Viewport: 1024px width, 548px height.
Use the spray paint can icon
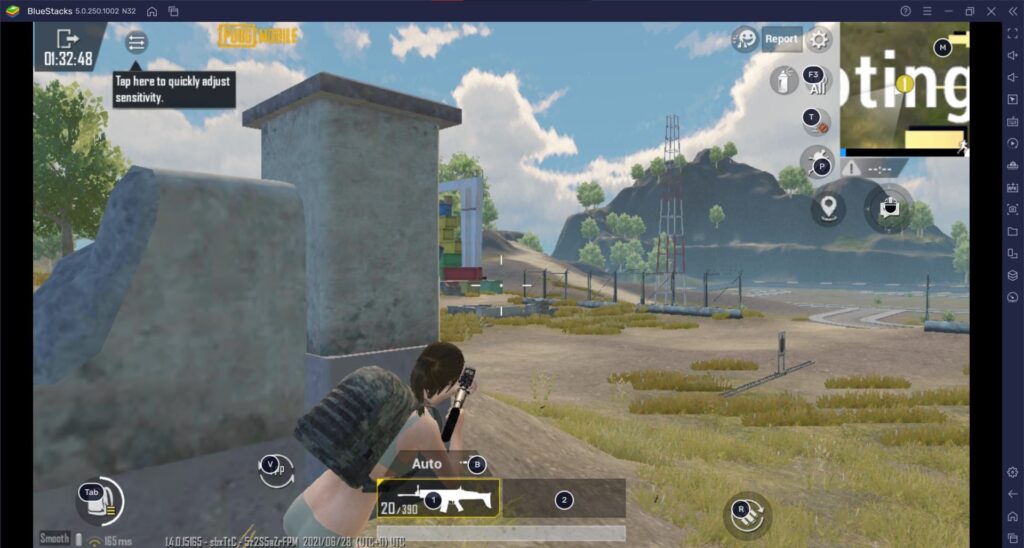coord(782,81)
